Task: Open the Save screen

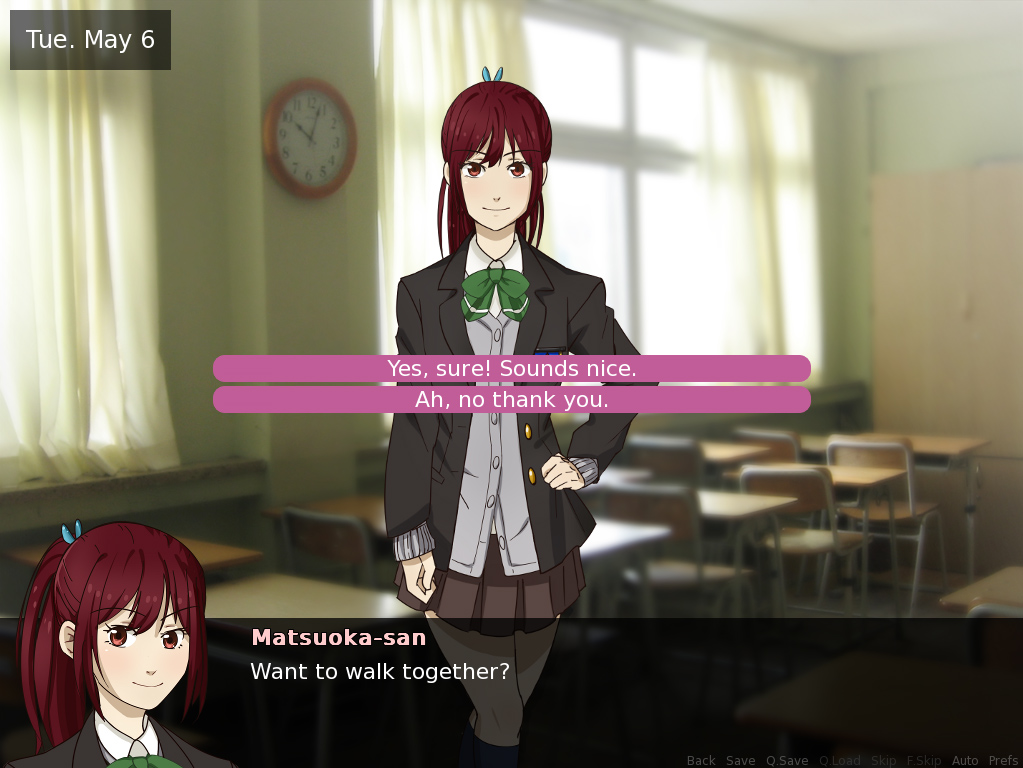Action: coord(741,761)
